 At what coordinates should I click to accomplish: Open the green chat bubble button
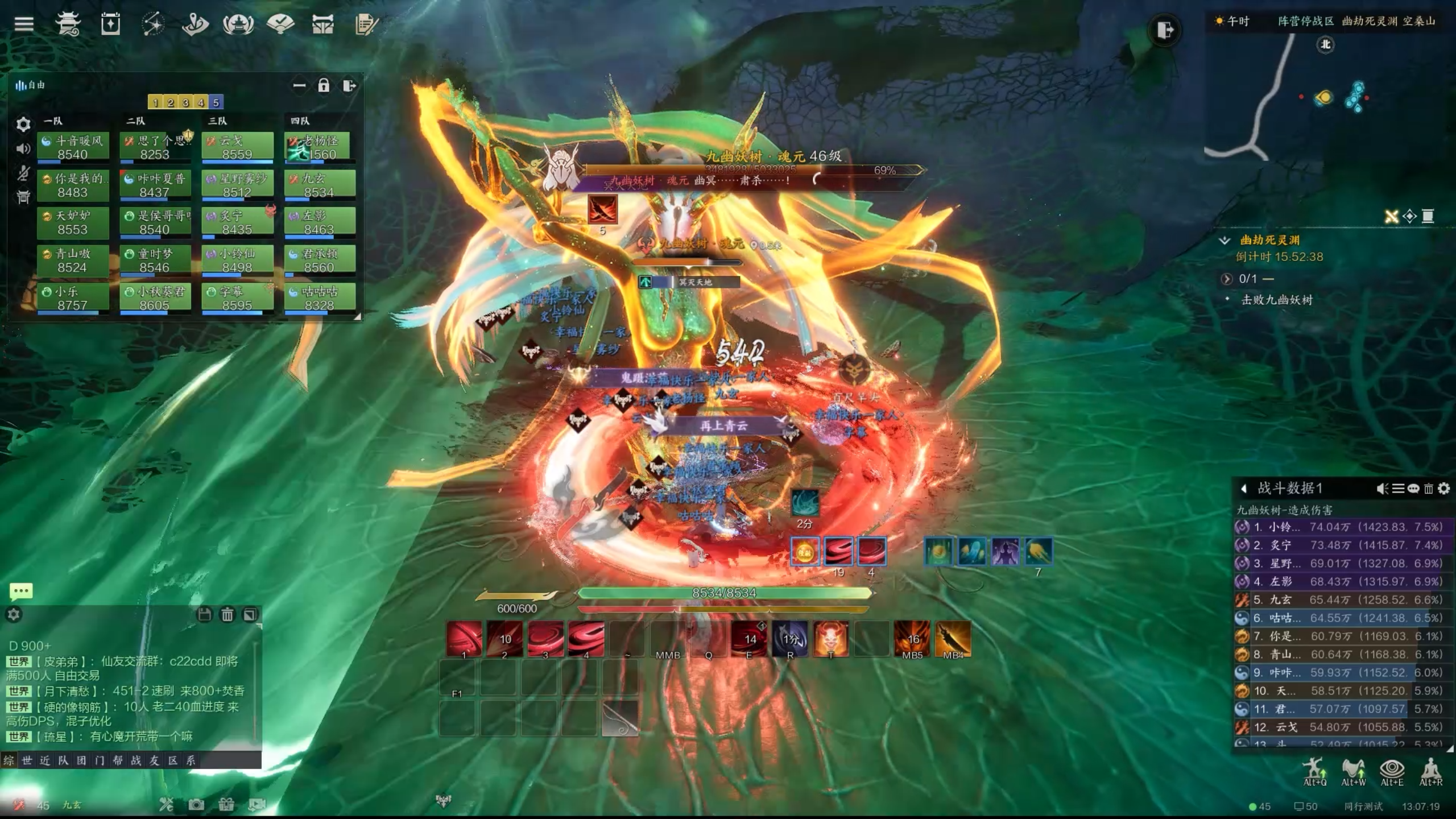pos(21,591)
